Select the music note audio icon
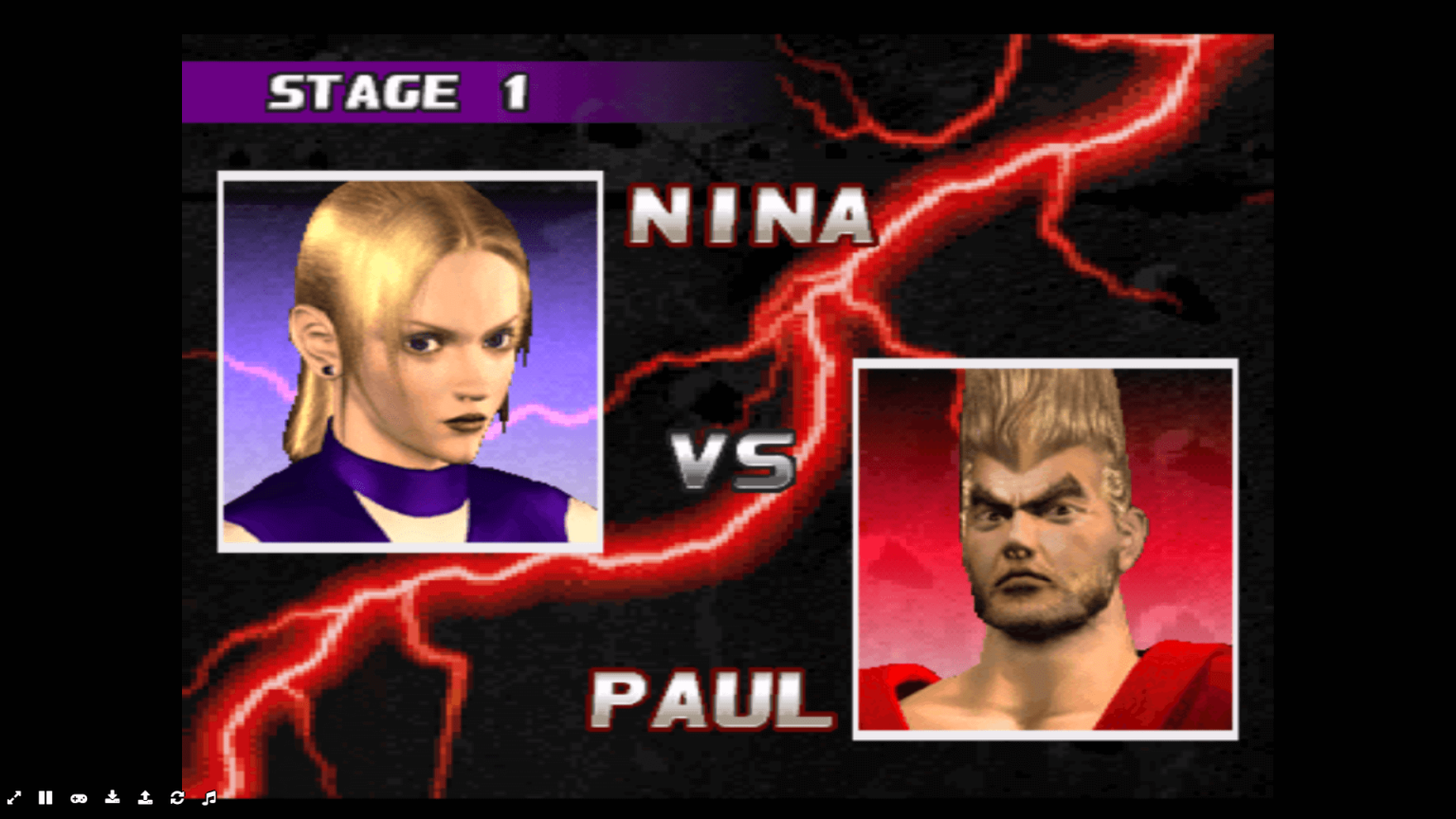The height and width of the screenshot is (819, 1456). [209, 798]
